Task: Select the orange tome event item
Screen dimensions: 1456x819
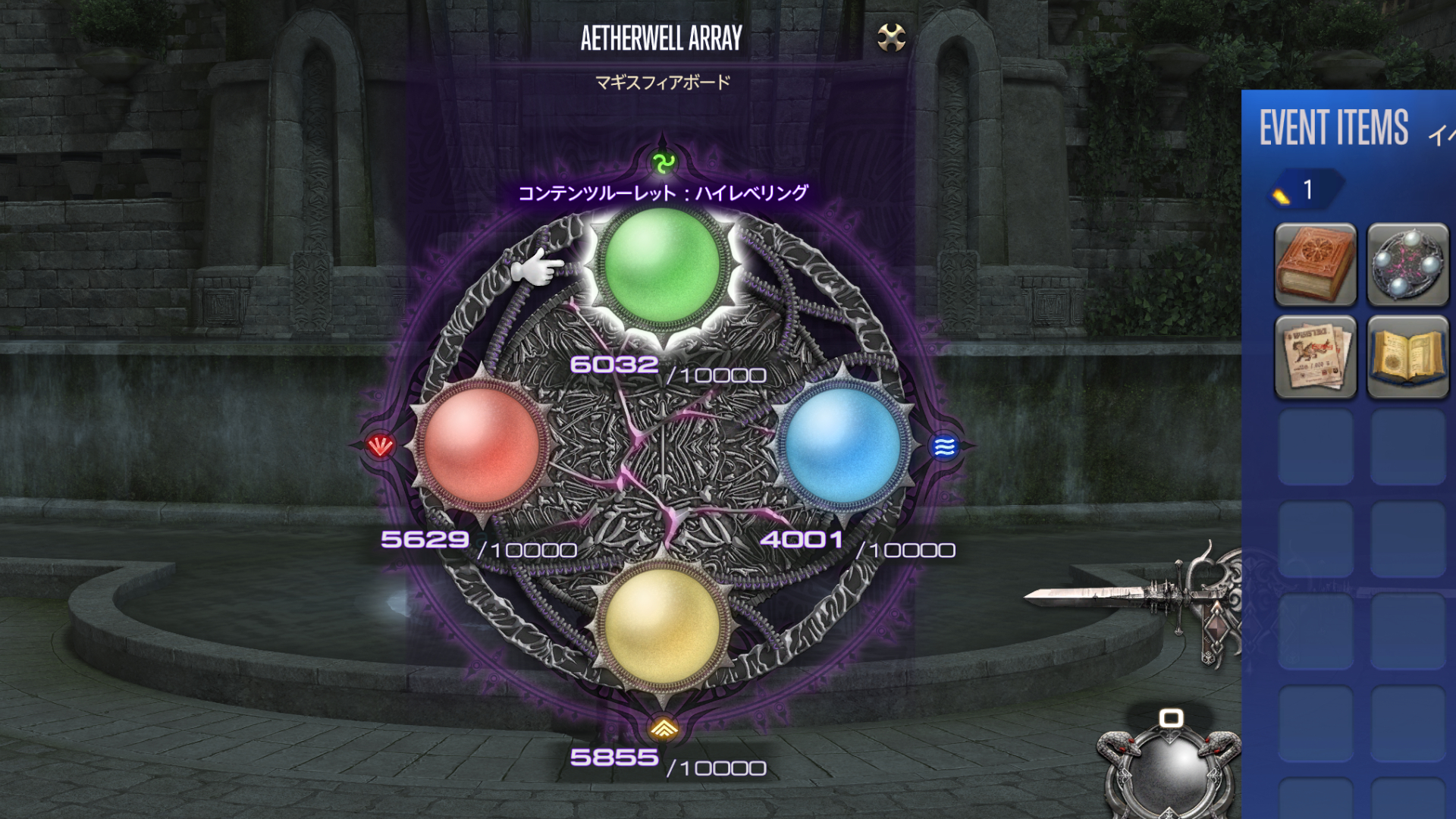Action: point(1316,265)
